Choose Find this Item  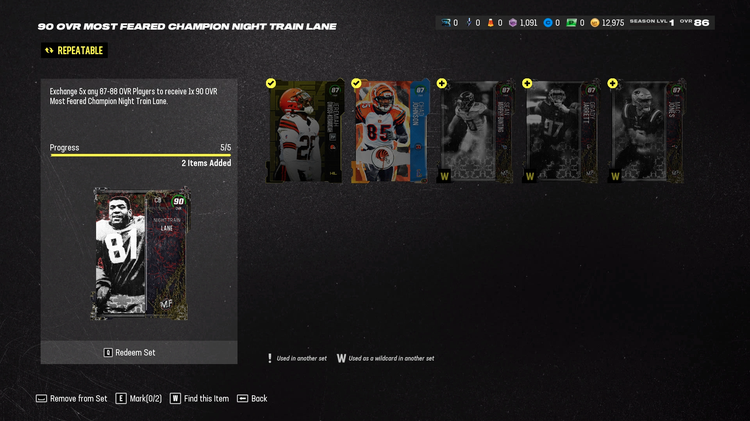pyautogui.click(x=199, y=398)
